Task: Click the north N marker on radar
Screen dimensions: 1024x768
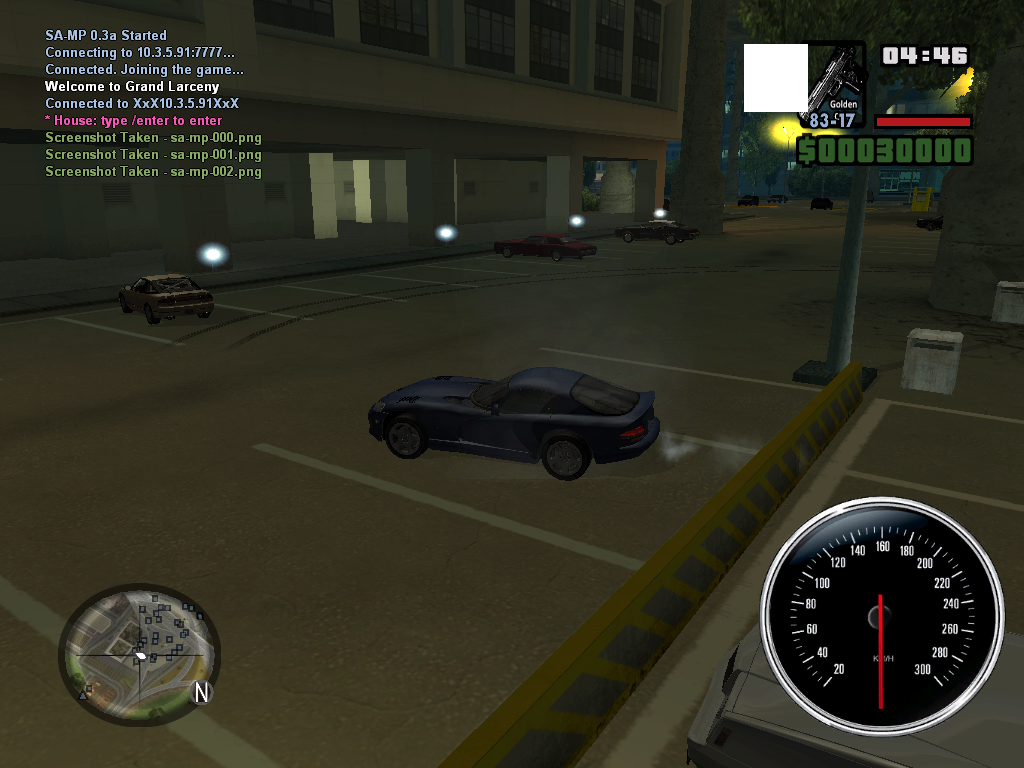Action: tap(202, 692)
